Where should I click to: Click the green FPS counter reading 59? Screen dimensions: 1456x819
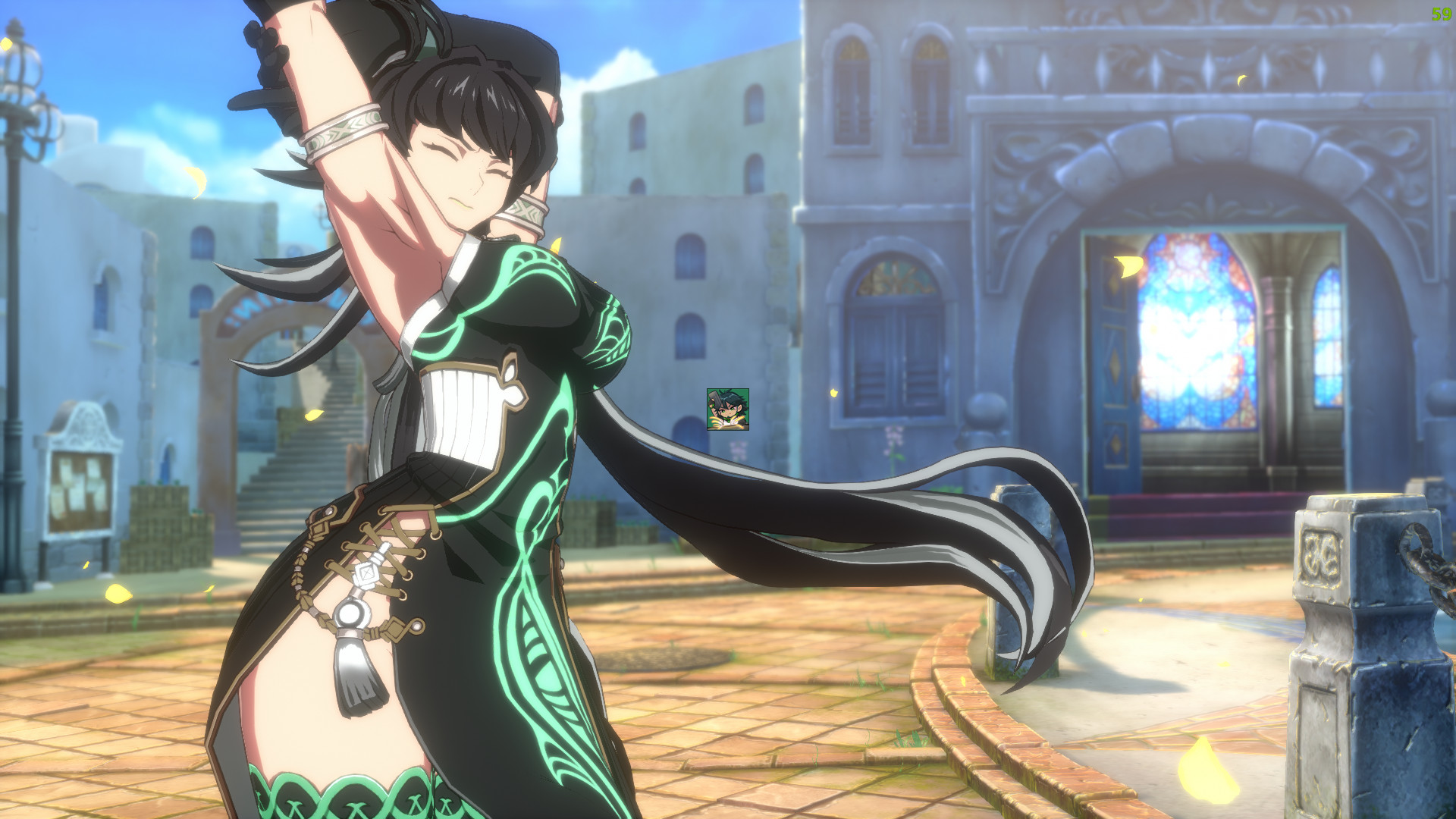[1442, 12]
